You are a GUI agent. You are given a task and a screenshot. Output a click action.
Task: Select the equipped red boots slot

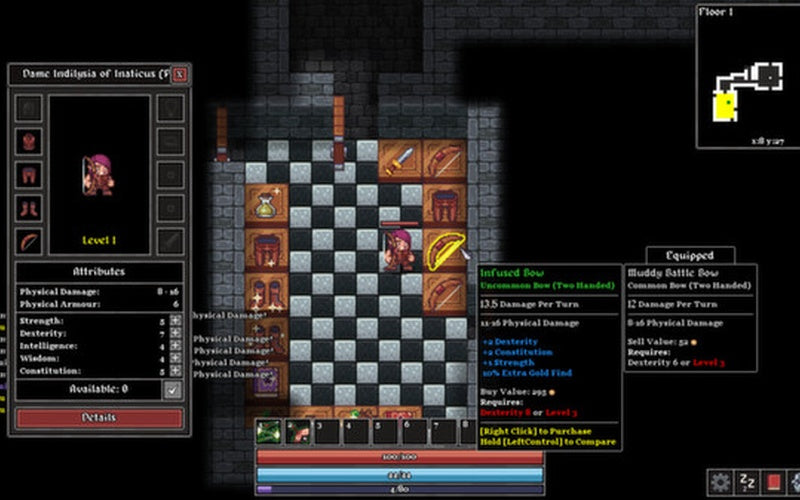click(x=29, y=208)
